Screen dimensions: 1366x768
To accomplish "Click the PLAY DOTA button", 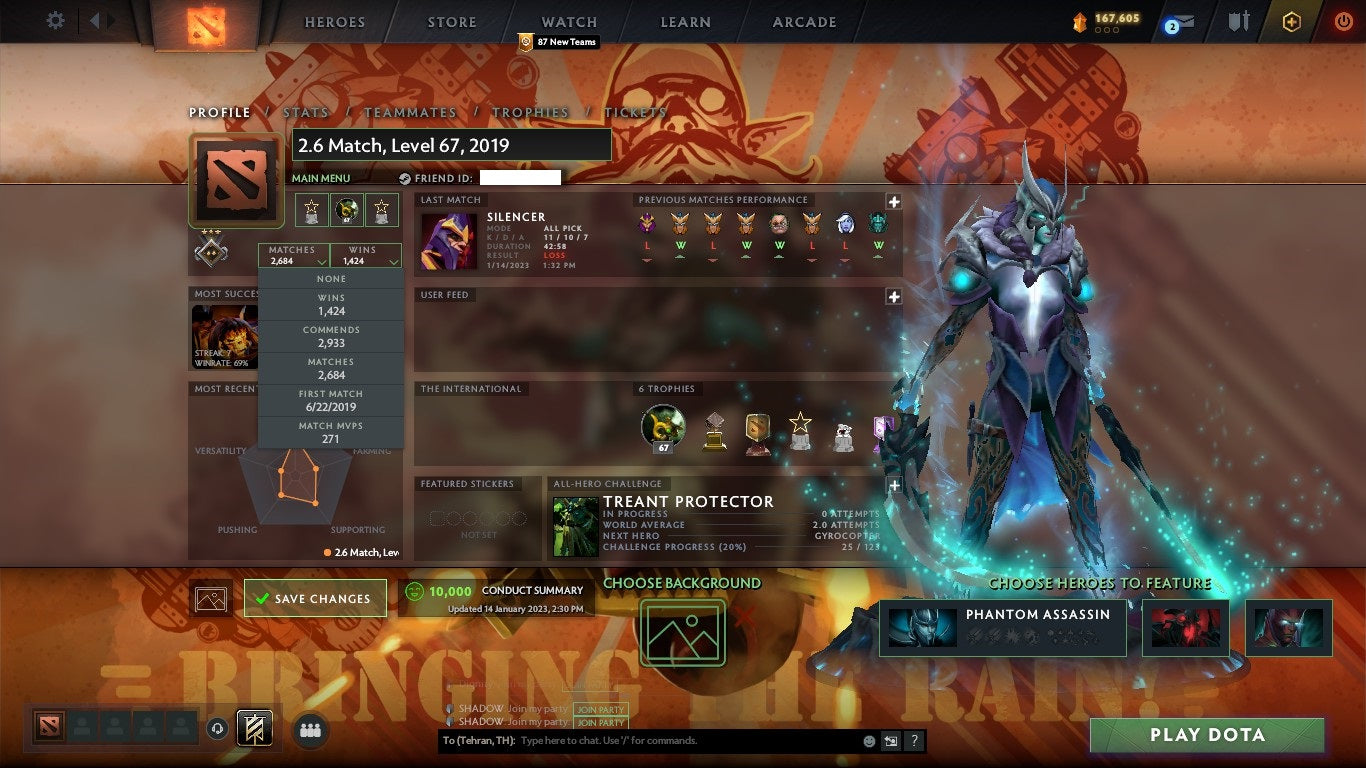I will coord(1205,734).
